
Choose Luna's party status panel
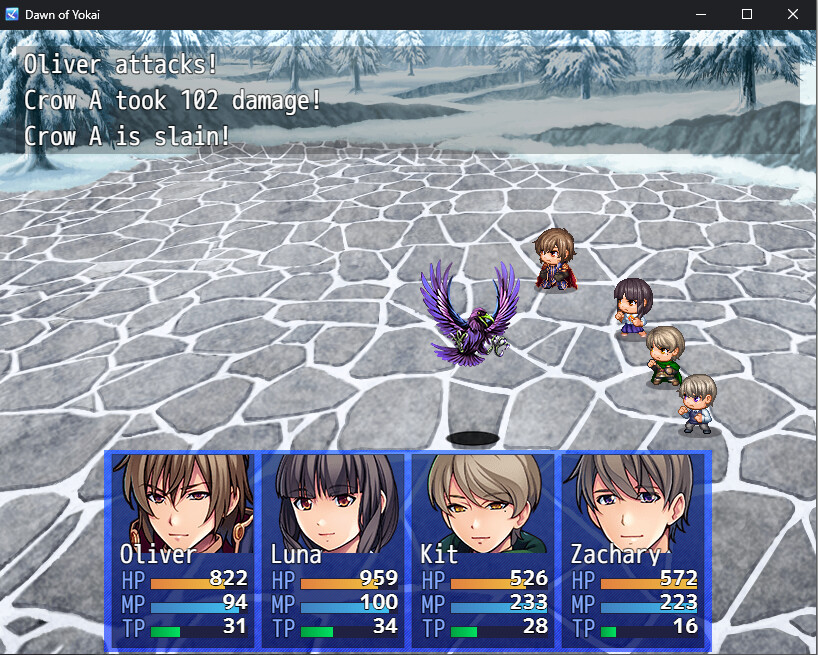point(333,549)
